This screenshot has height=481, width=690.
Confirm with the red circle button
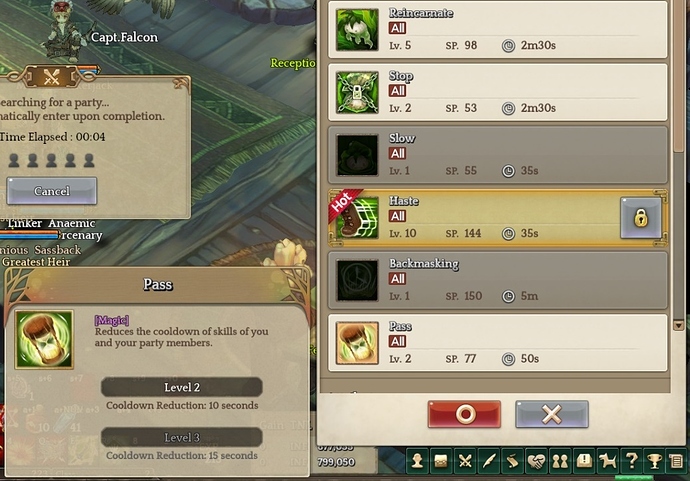(x=464, y=415)
